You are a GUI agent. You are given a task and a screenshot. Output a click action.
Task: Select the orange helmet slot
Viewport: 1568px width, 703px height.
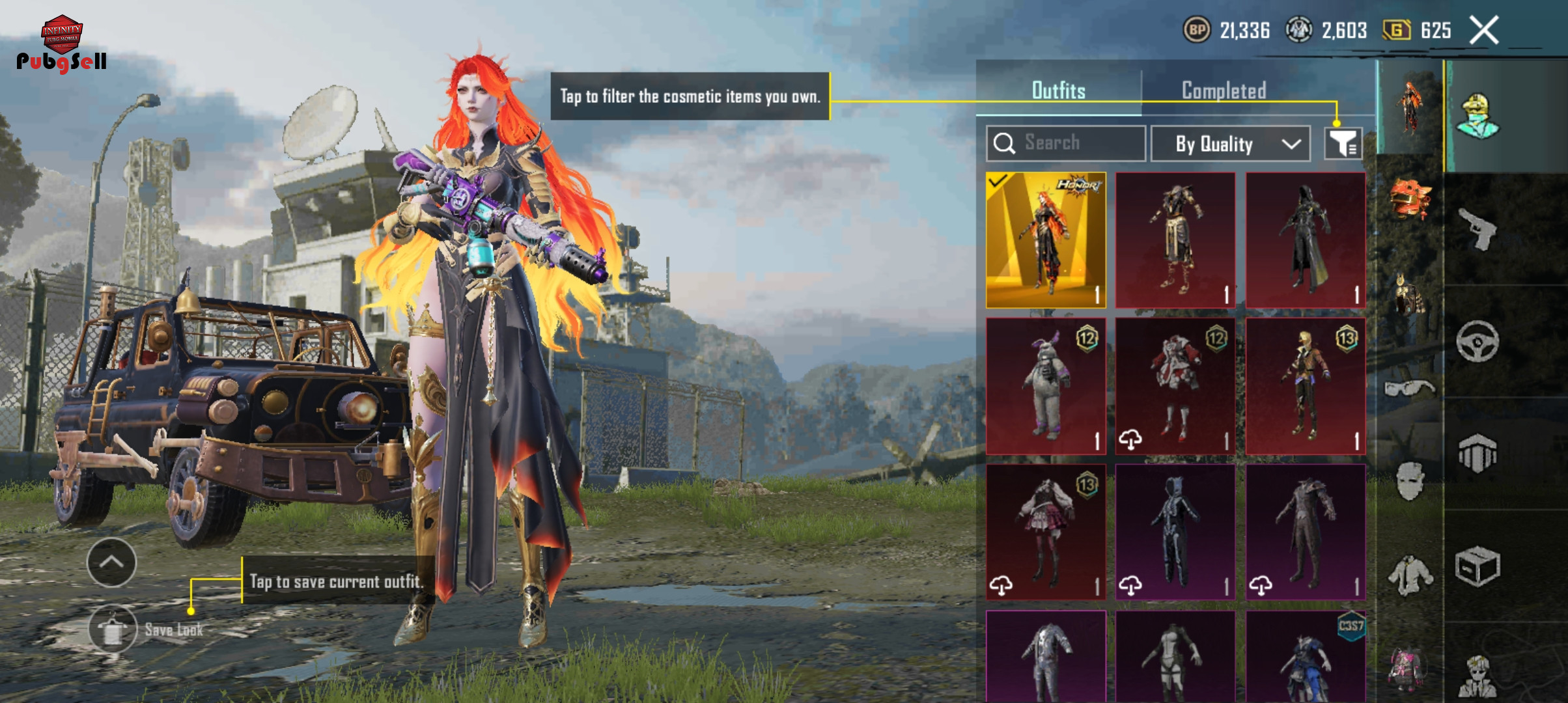tap(1409, 198)
